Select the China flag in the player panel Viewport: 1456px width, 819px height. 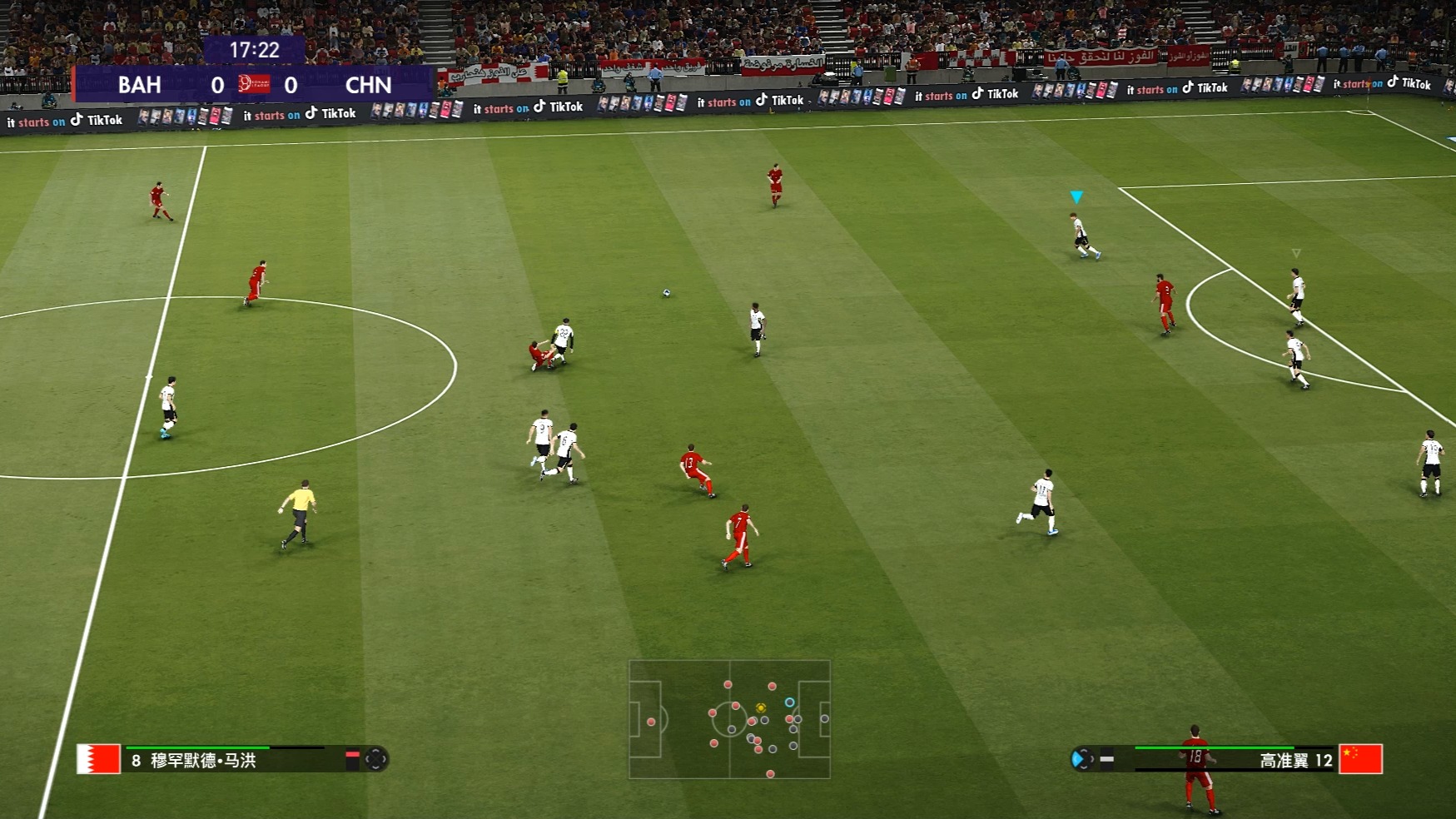tap(1360, 759)
